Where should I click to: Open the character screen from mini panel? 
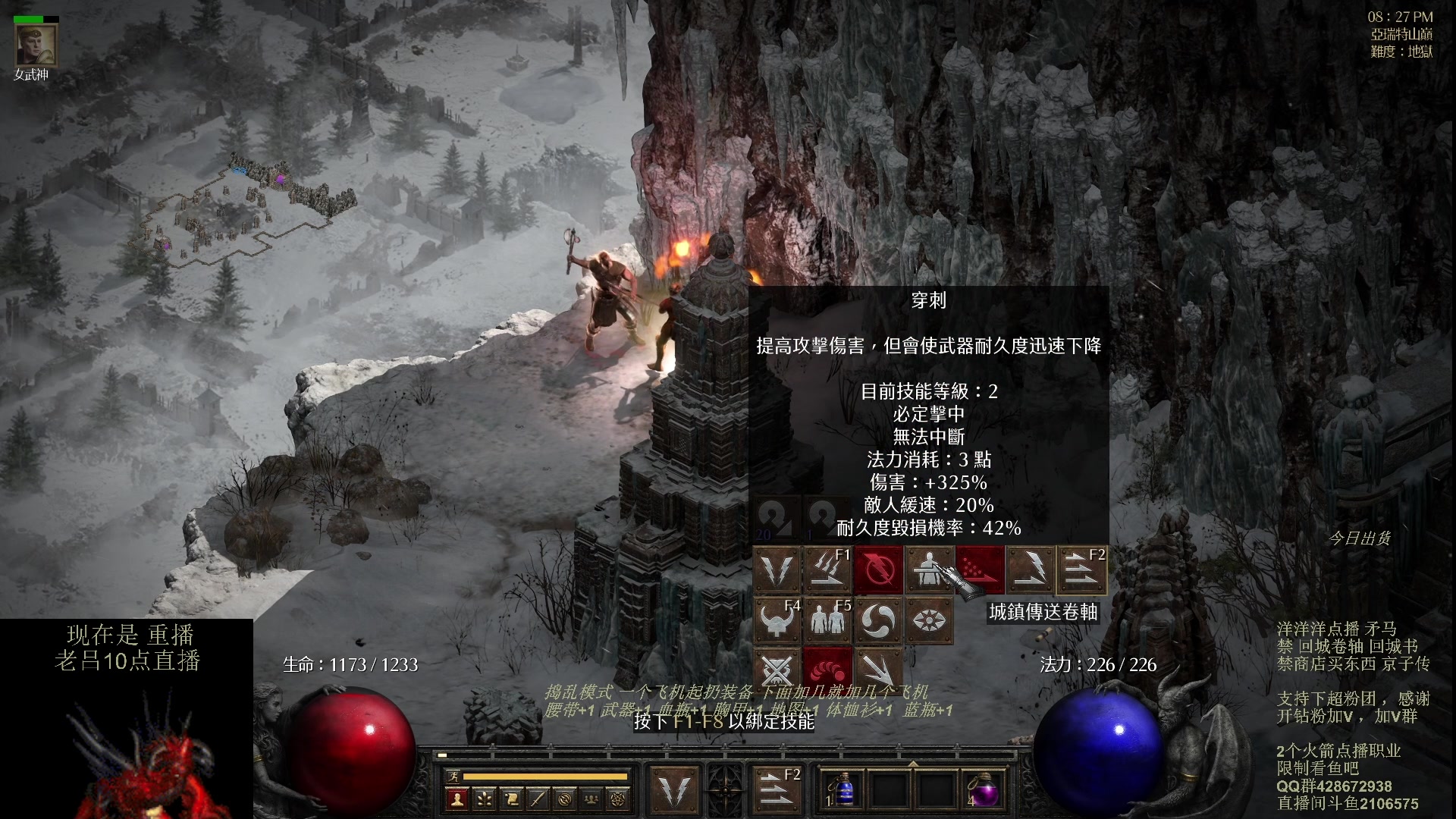(x=457, y=799)
